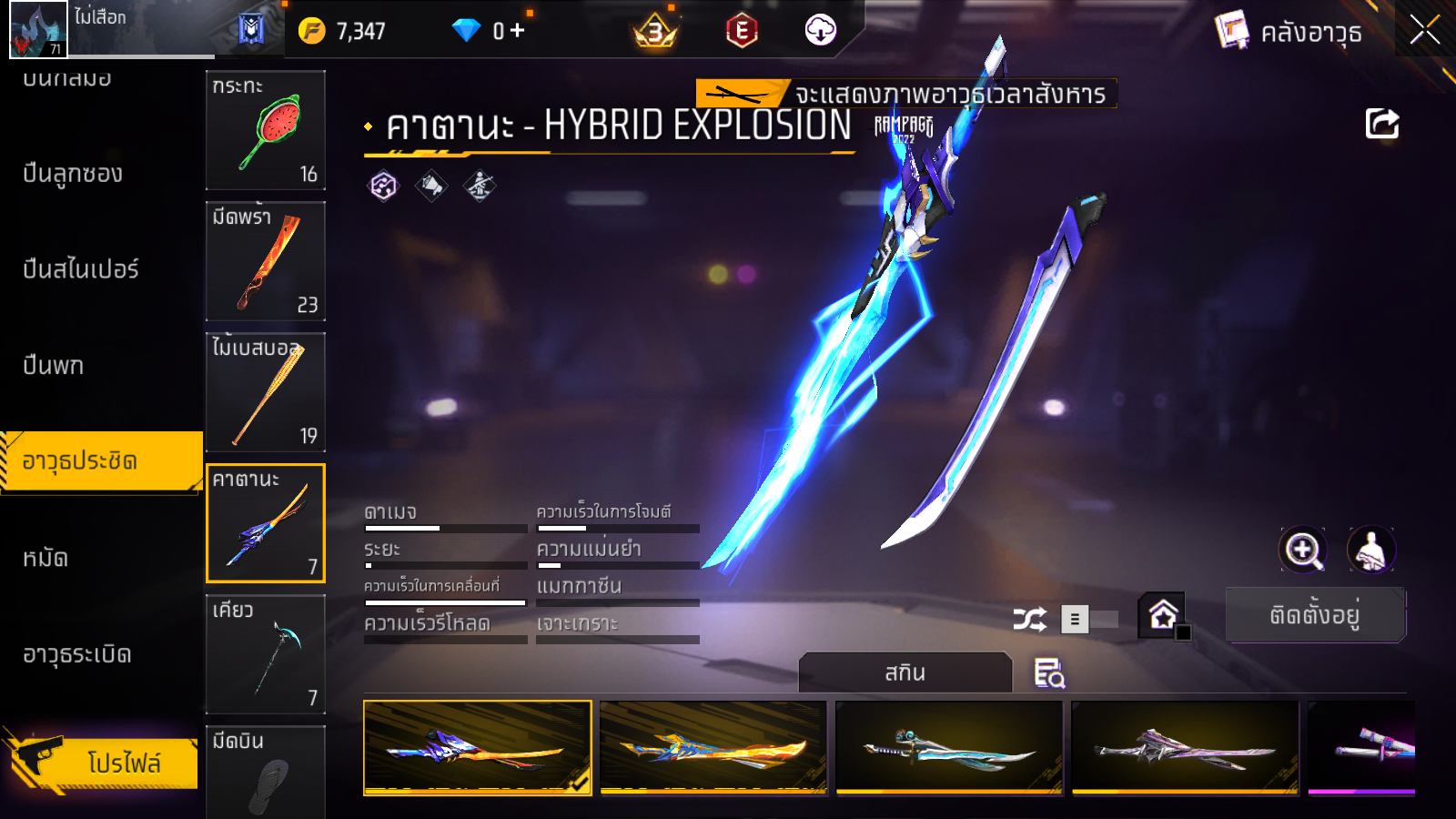Choose the ปืนพก pistol category
Image resolution: width=1456 pixels, height=819 pixels.
[54, 366]
